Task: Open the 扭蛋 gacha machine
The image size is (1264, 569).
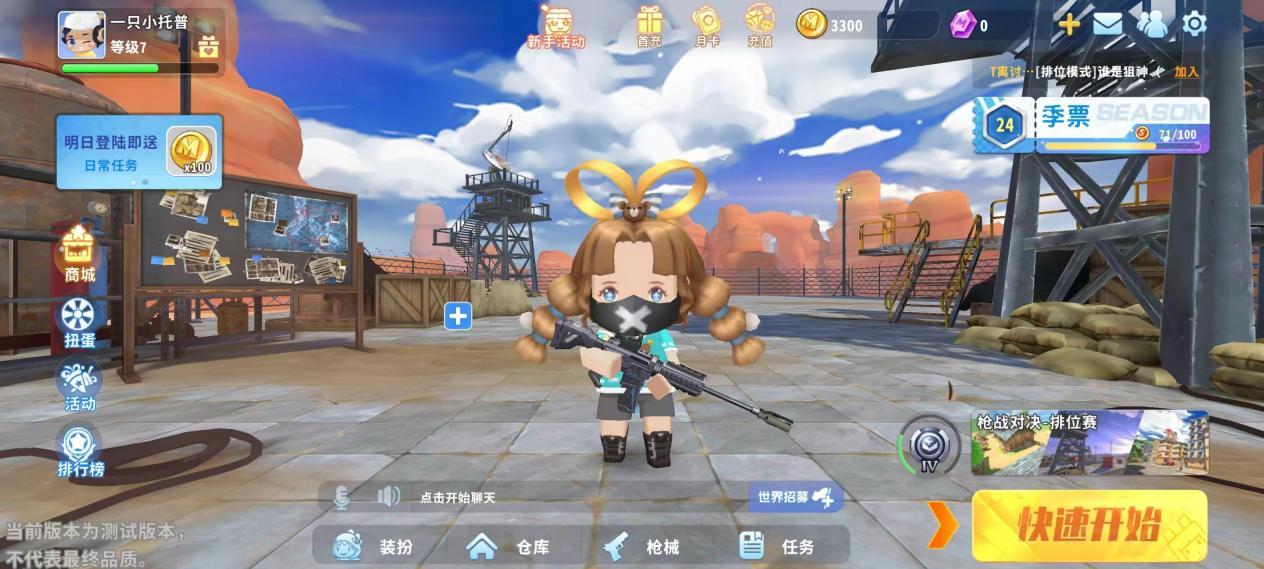Action: click(x=79, y=322)
